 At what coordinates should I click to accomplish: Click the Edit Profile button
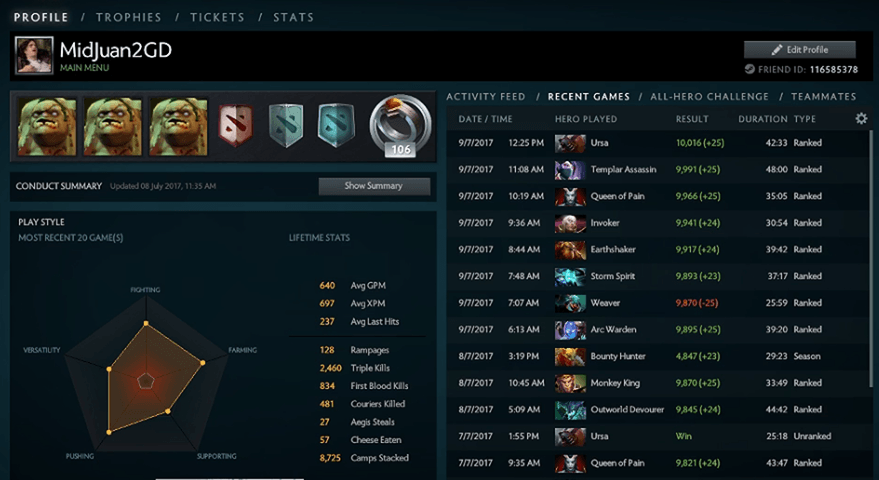pos(800,49)
